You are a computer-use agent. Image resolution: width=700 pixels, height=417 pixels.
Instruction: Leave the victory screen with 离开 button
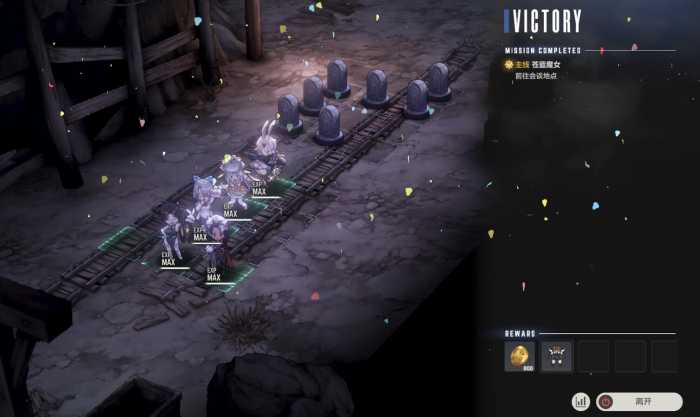(640, 401)
